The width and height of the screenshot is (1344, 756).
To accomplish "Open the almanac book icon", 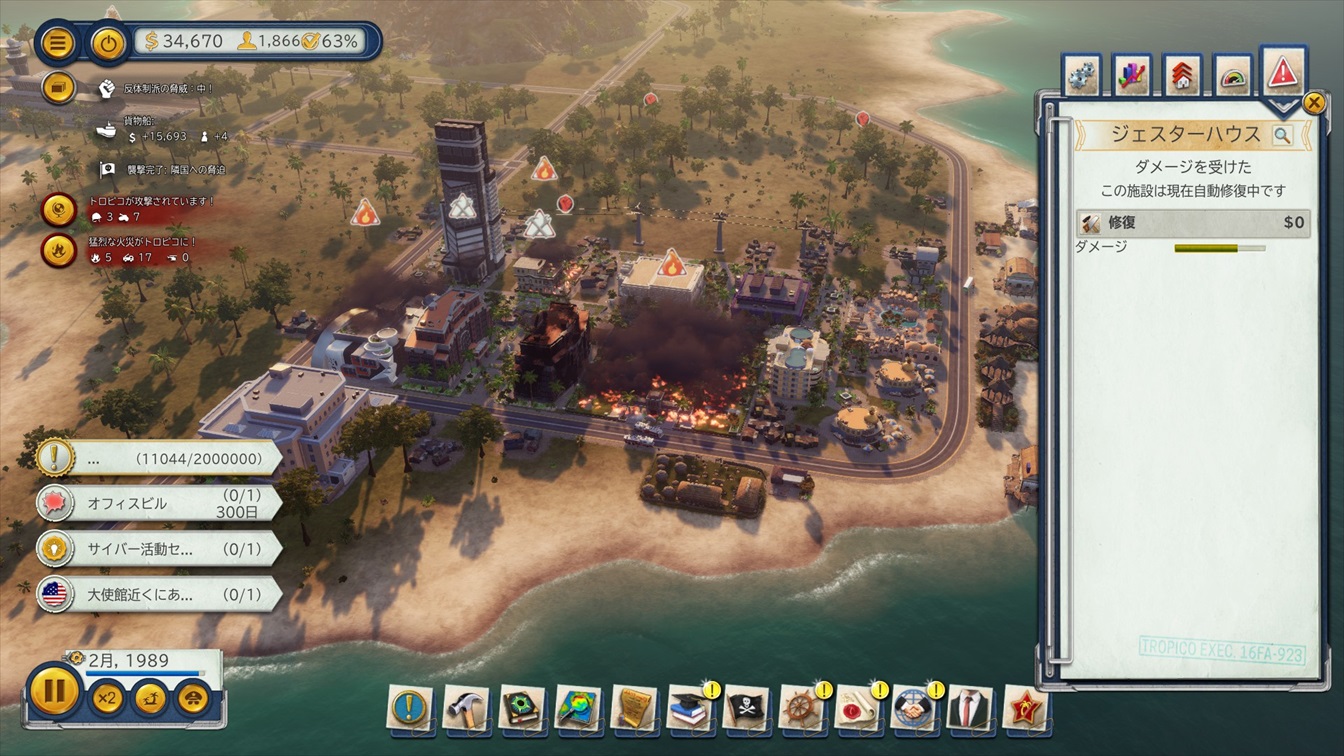I will click(522, 707).
